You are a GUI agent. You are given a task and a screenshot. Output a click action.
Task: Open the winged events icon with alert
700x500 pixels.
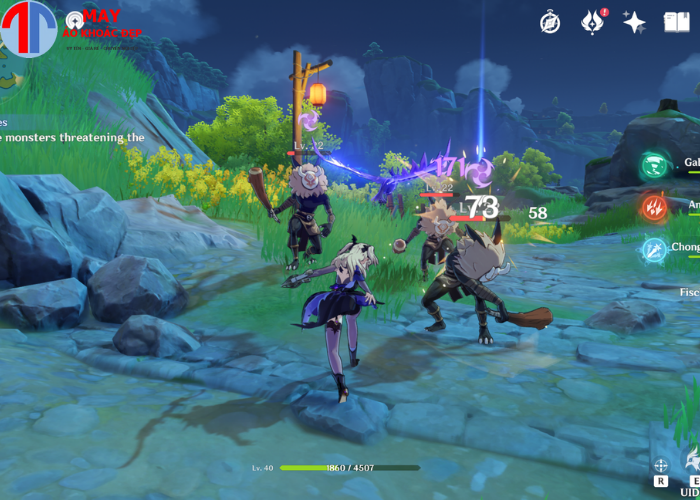(592, 22)
